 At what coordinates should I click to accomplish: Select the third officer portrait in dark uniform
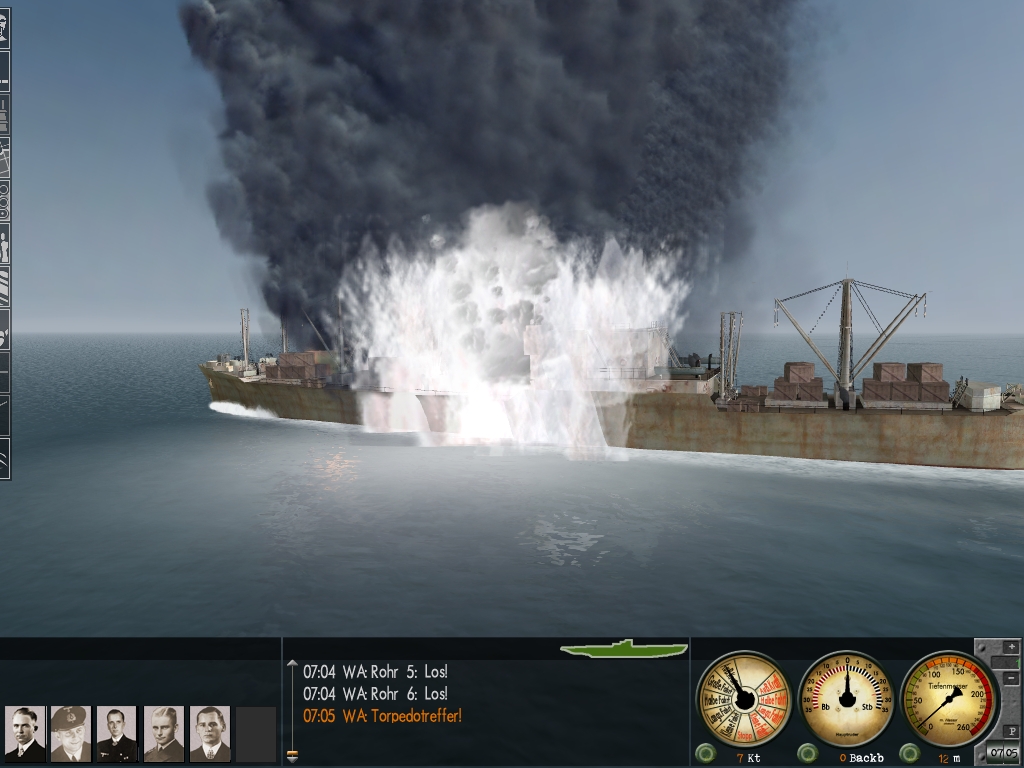coord(117,734)
